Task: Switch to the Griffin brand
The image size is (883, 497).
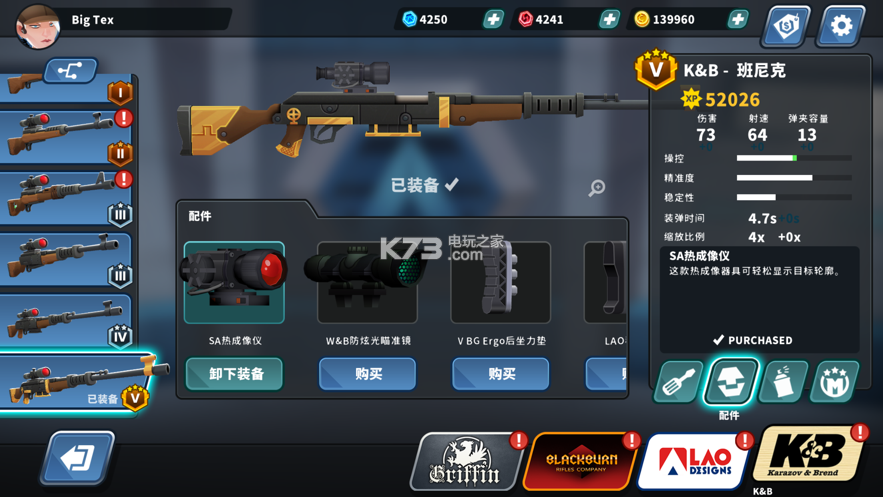Action: tap(467, 463)
